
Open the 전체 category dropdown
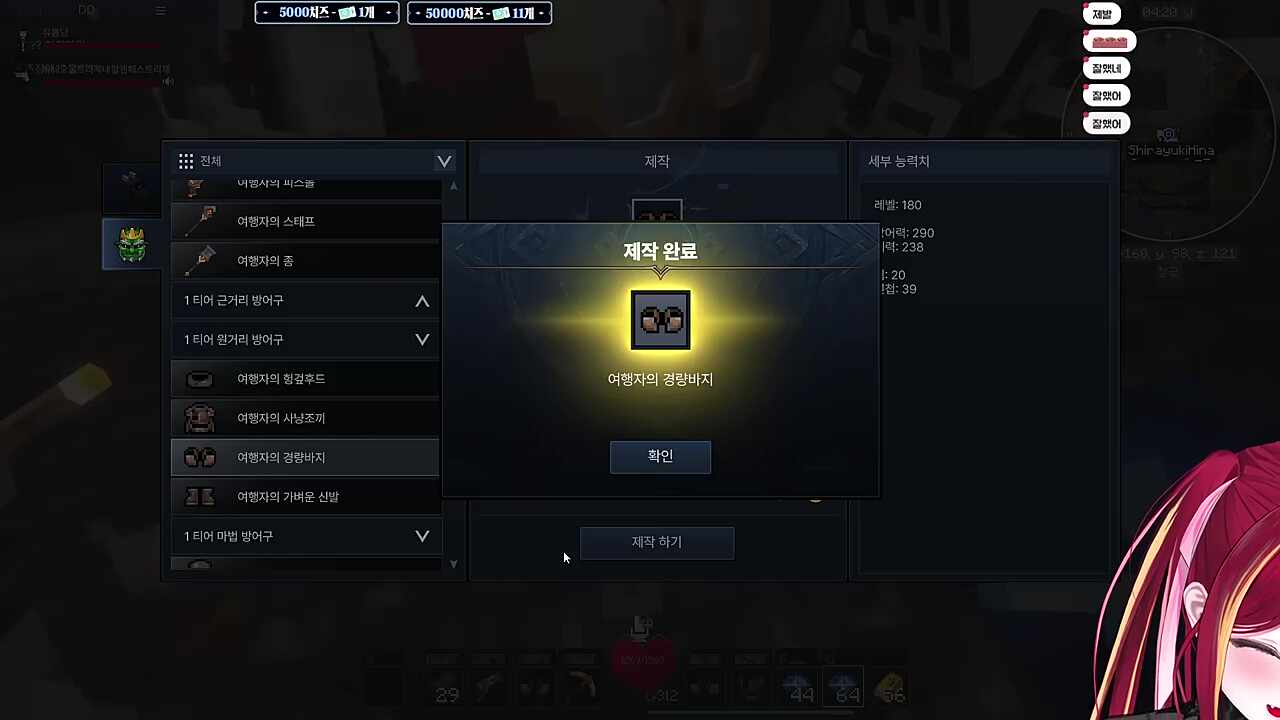point(443,161)
